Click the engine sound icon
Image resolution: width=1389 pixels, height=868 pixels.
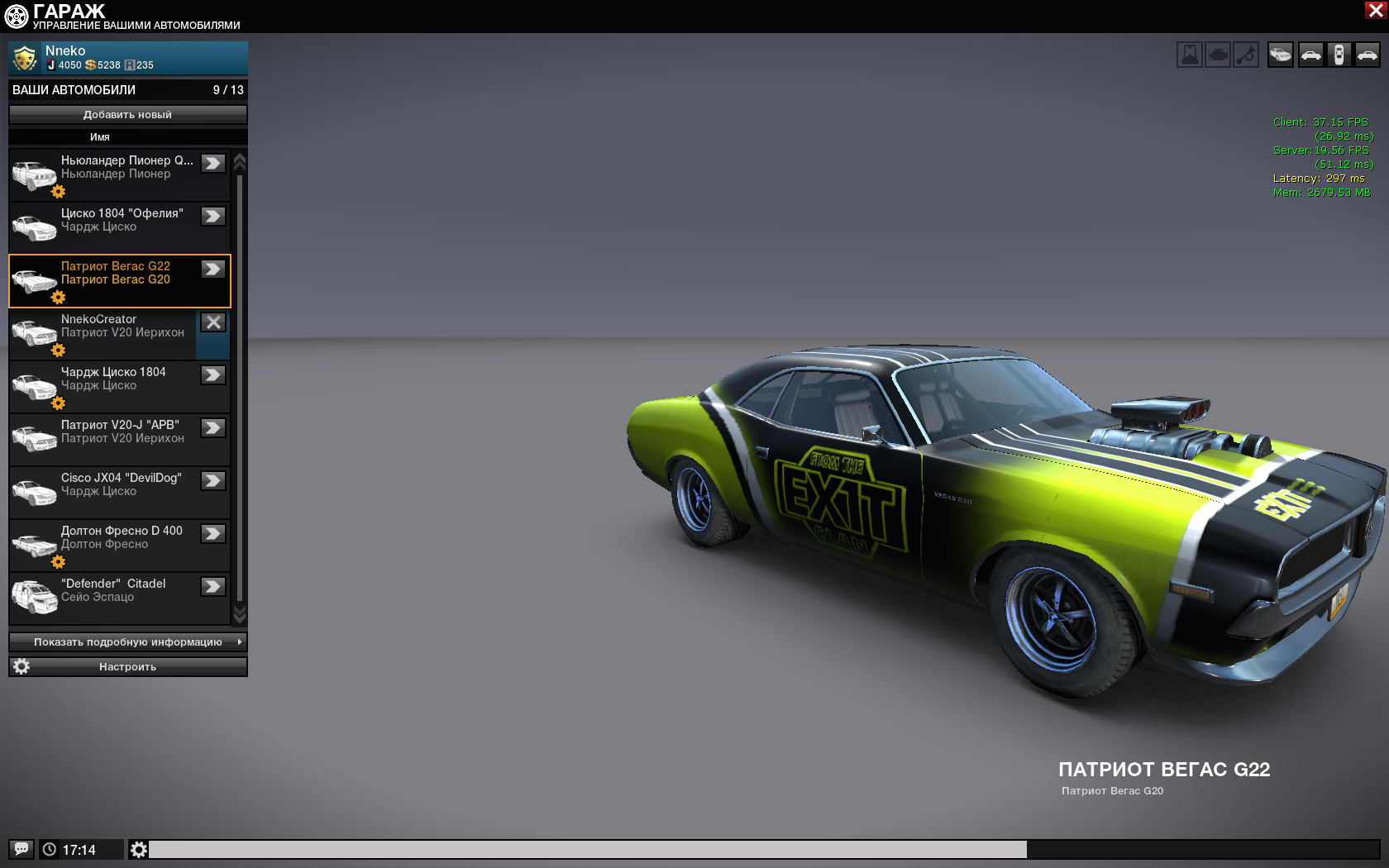pyautogui.click(x=1218, y=55)
